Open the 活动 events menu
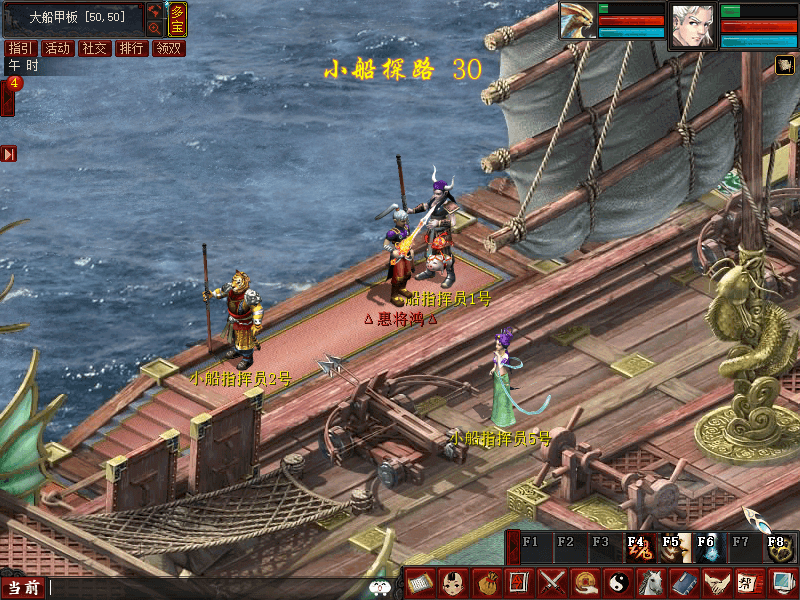Viewport: 800px width, 600px height. pyautogui.click(x=58, y=48)
